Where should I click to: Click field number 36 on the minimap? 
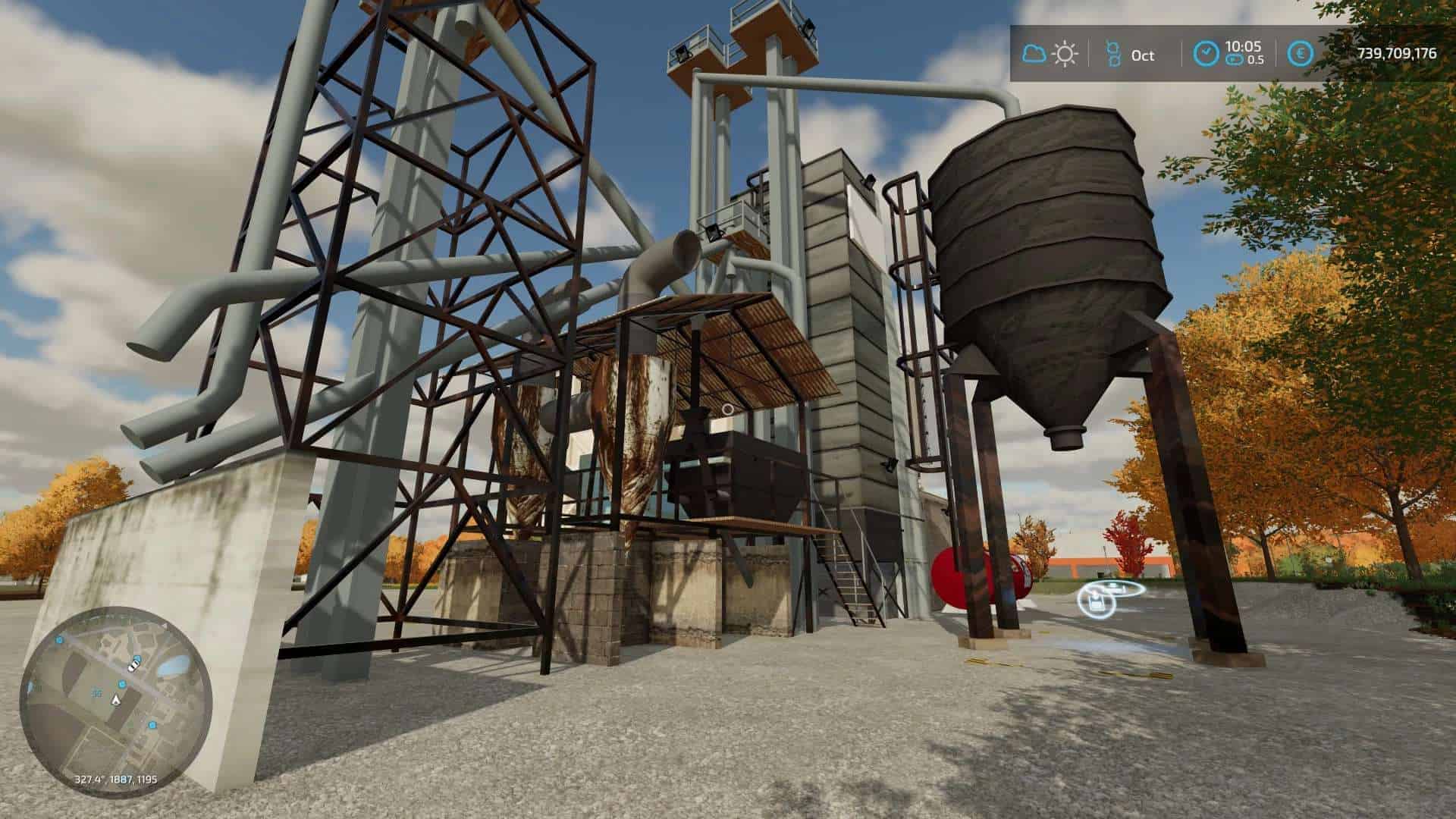(97, 692)
